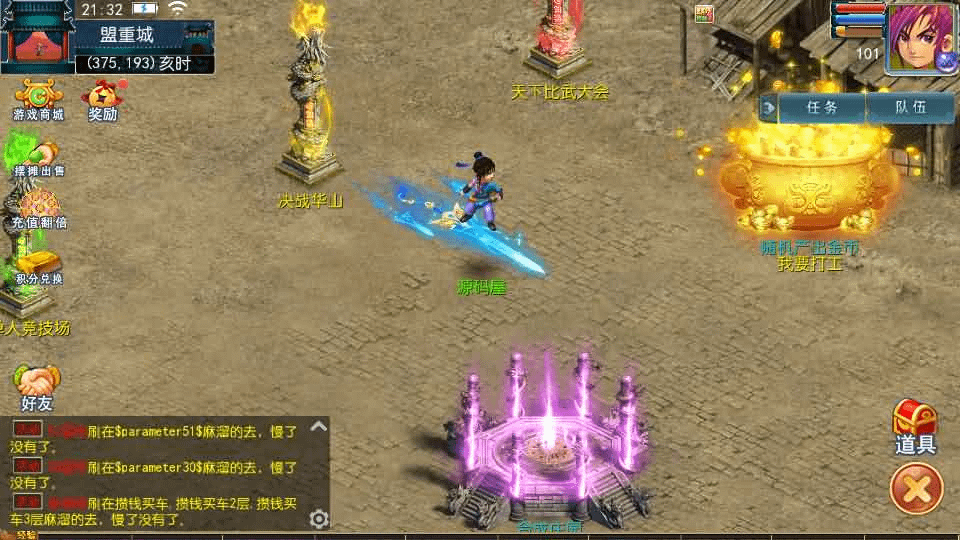This screenshot has height=540, width=960.
Task: Tap the 摆摊出售 stall selling icon
Action: tap(37, 158)
